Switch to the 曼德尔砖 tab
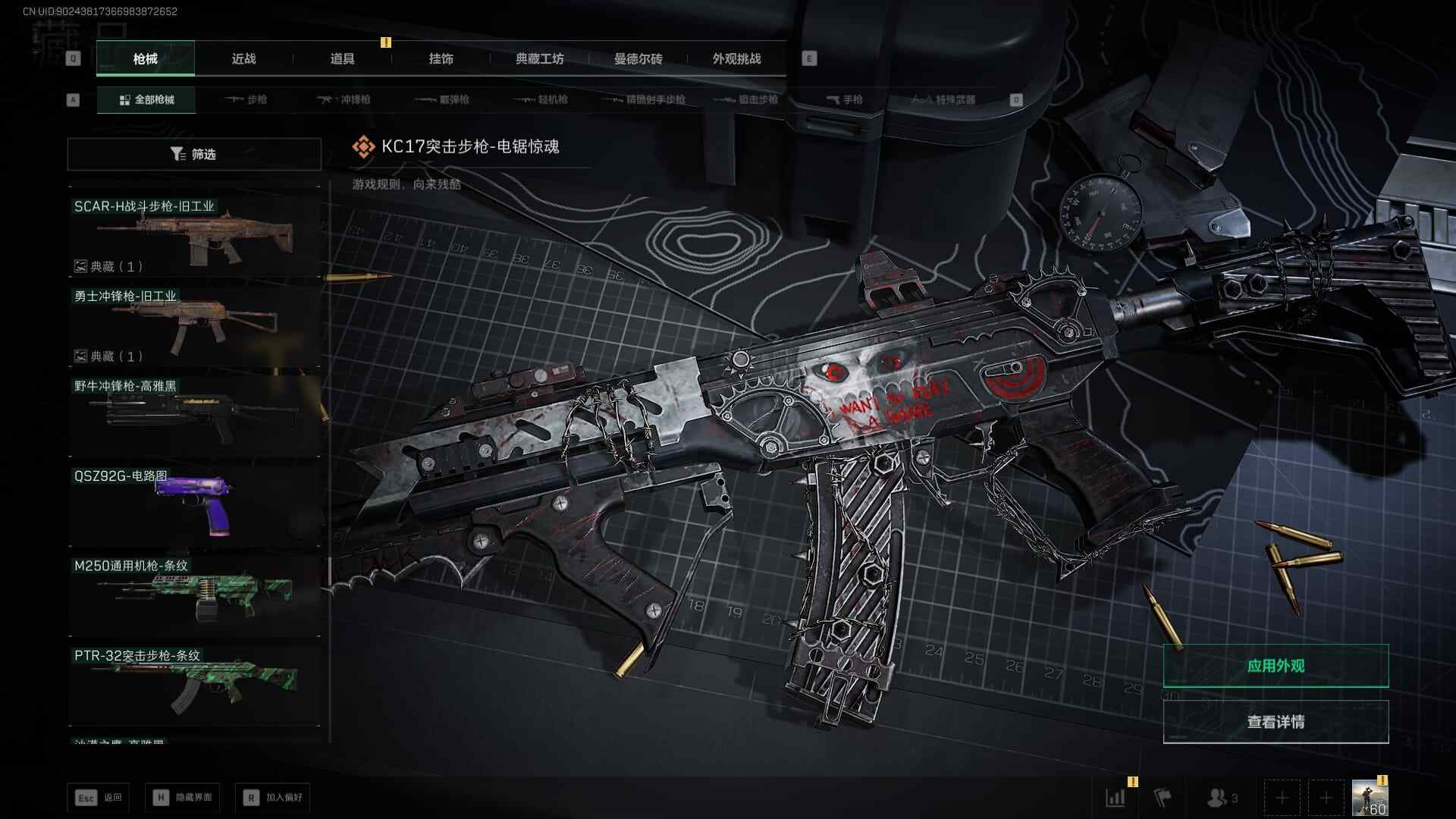This screenshot has width=1456, height=819. [638, 58]
